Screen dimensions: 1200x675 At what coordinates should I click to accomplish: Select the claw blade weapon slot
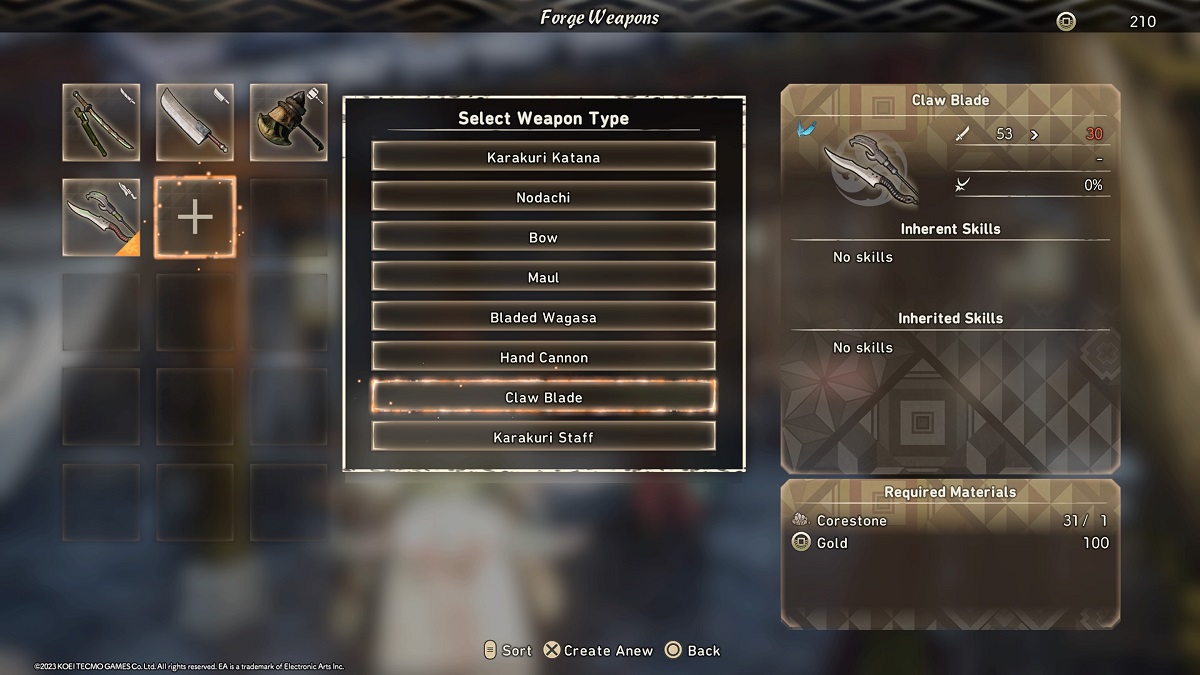click(x=101, y=216)
